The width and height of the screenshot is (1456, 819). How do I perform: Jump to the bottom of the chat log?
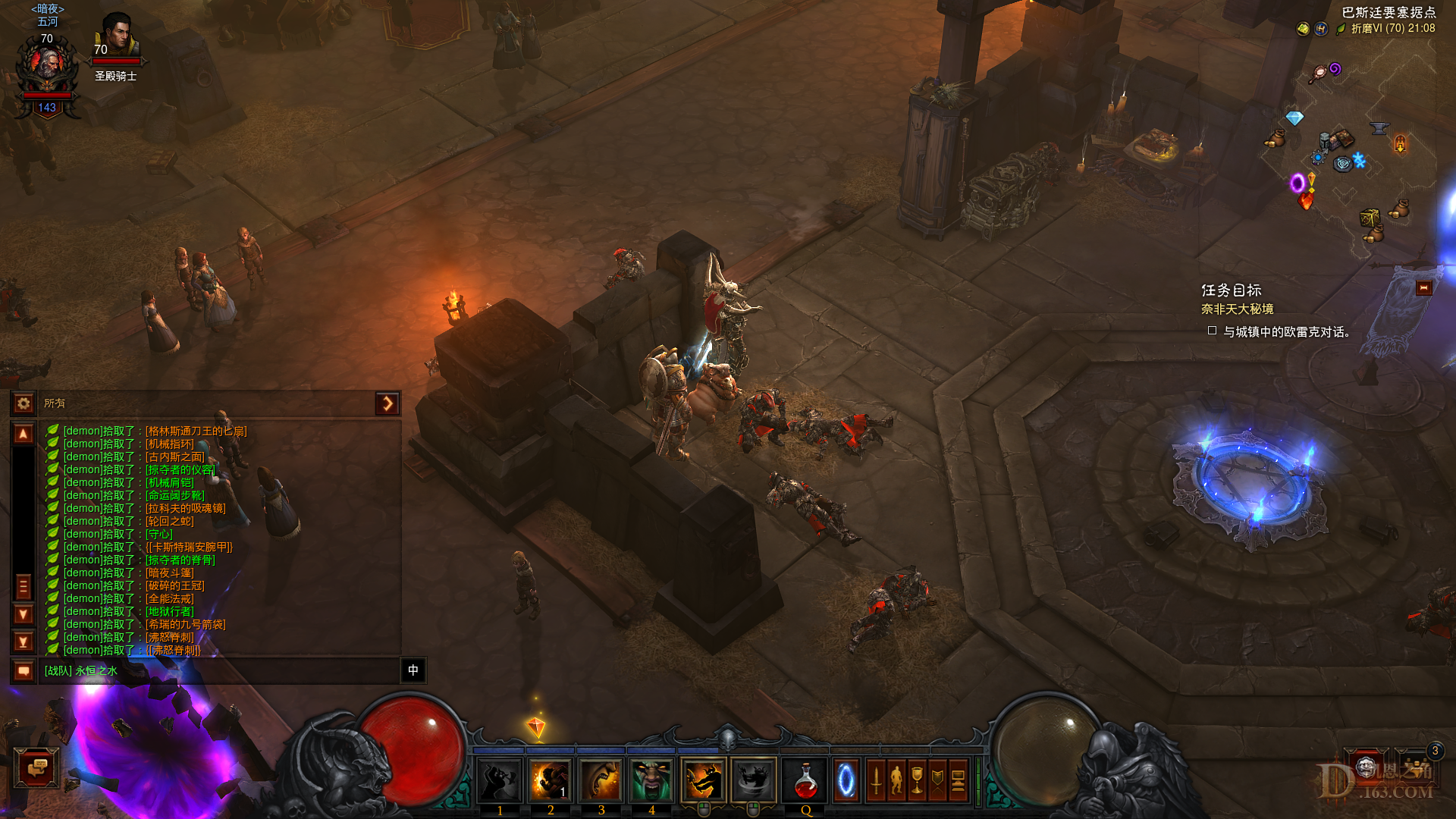tap(24, 642)
